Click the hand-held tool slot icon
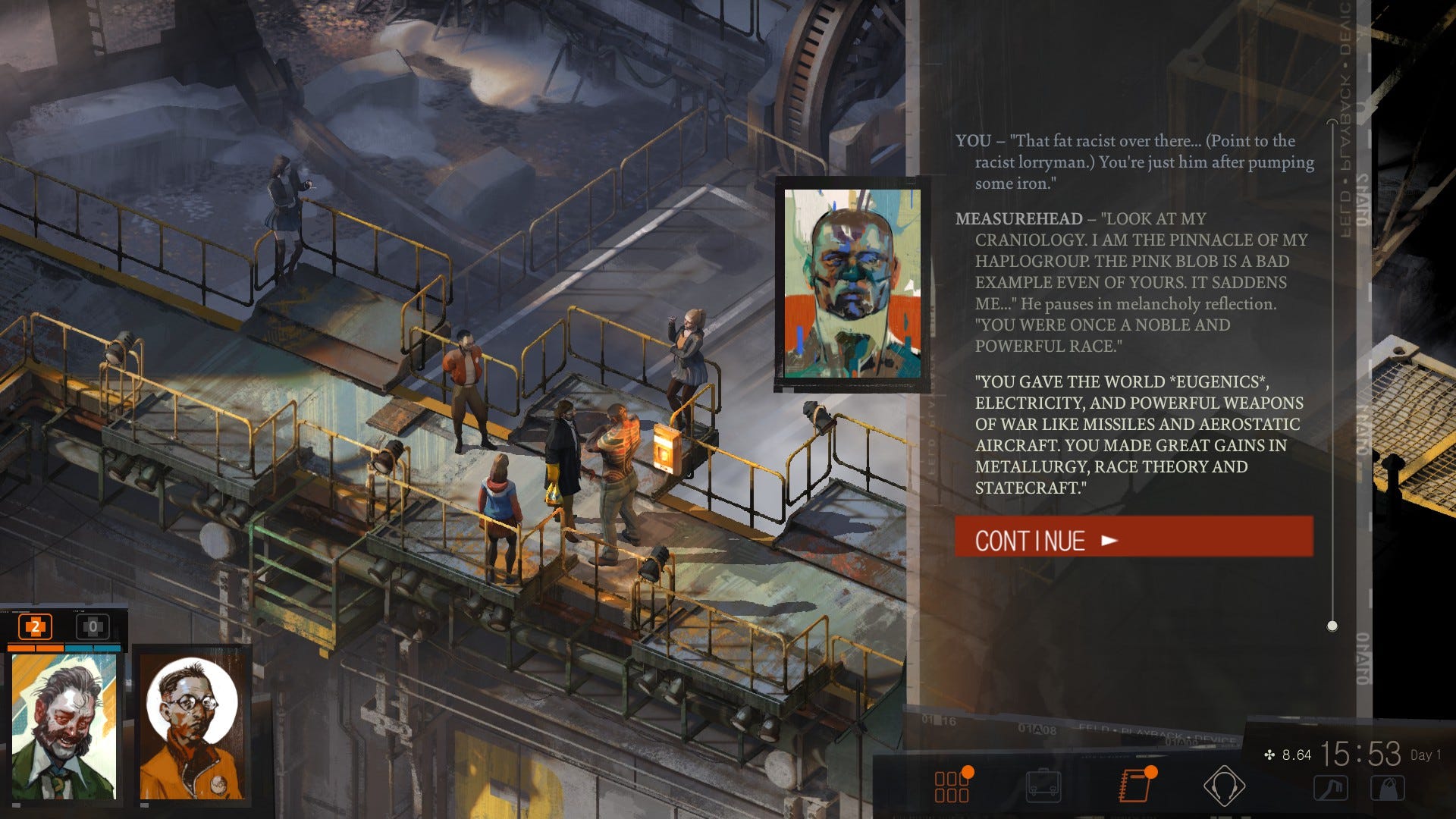Viewport: 1456px width, 819px height. pos(1331,789)
